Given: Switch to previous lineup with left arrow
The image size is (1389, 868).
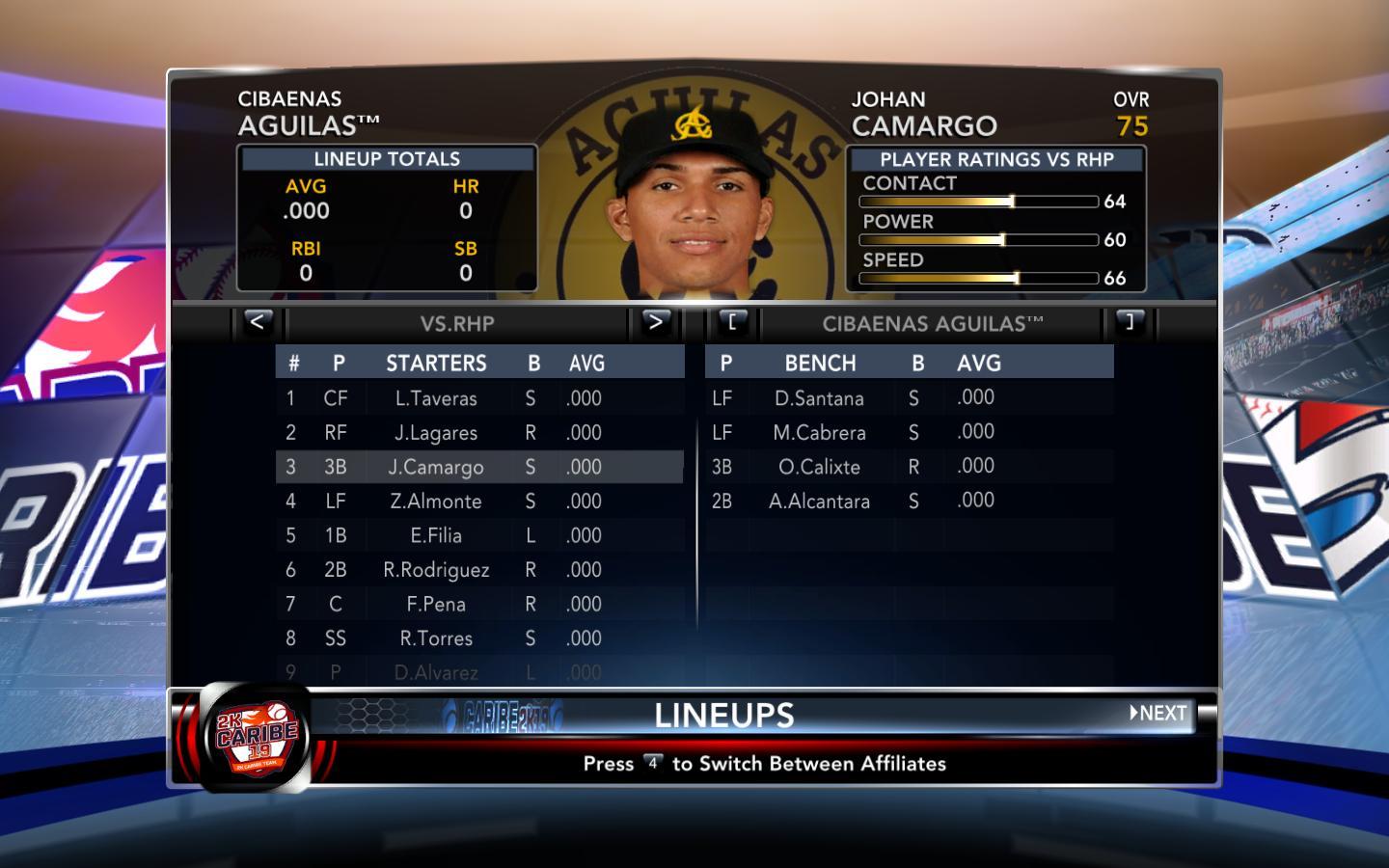Looking at the screenshot, I should [x=257, y=322].
